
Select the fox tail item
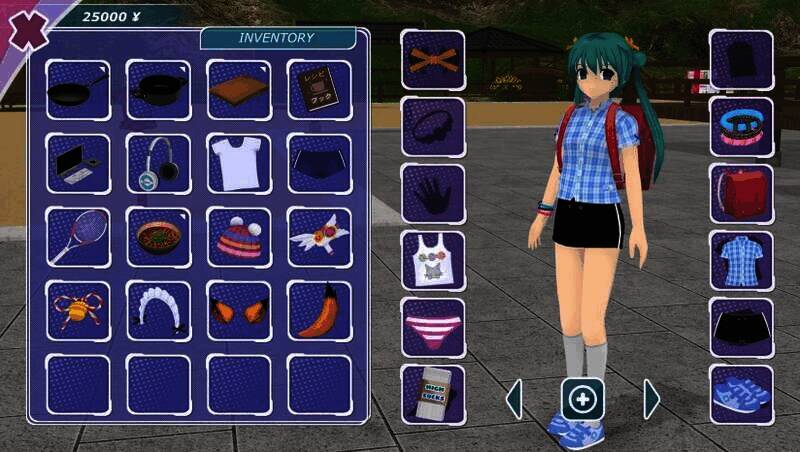[x=319, y=310]
